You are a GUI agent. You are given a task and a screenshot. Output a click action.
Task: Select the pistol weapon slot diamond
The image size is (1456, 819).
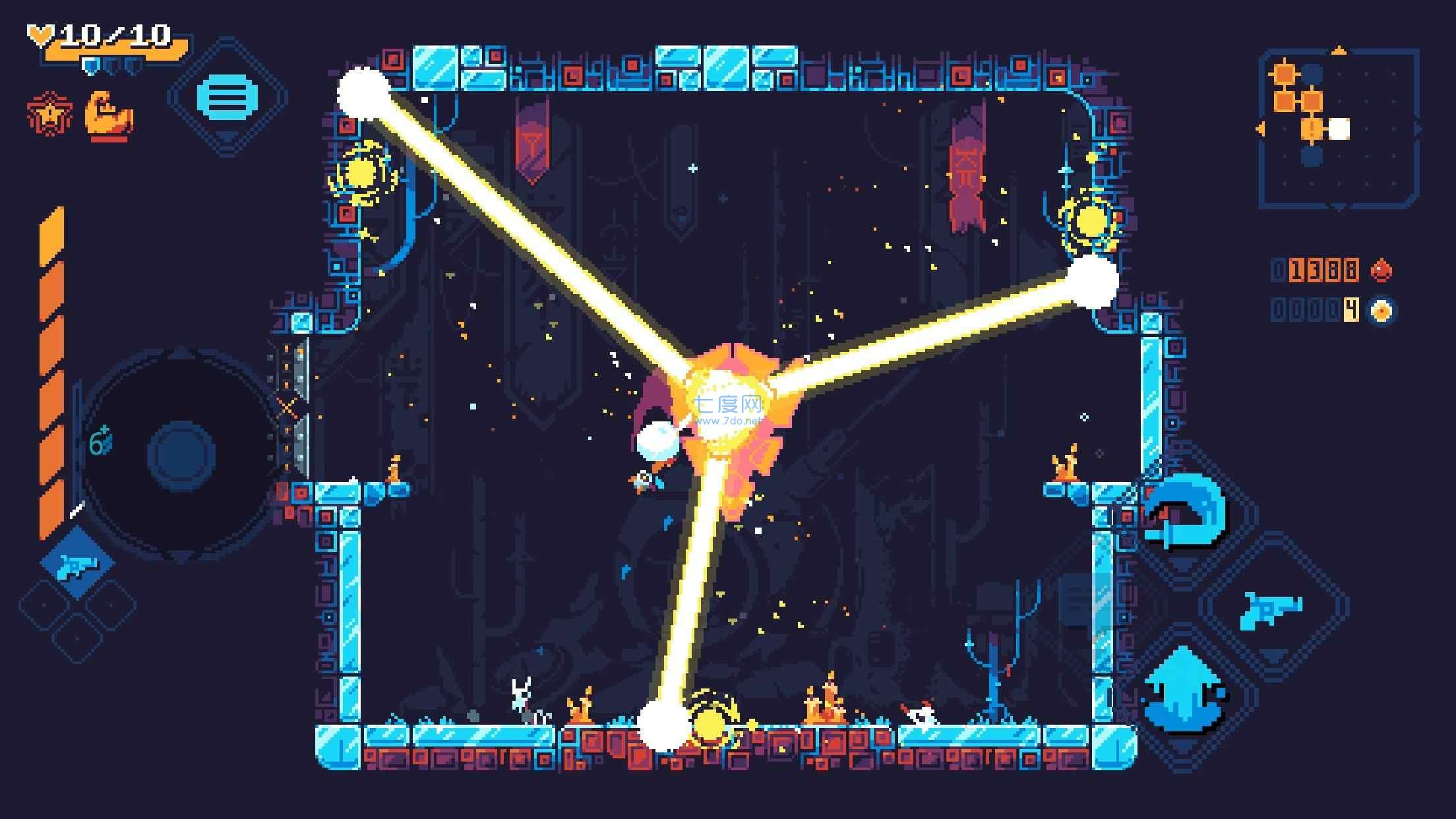78,564
